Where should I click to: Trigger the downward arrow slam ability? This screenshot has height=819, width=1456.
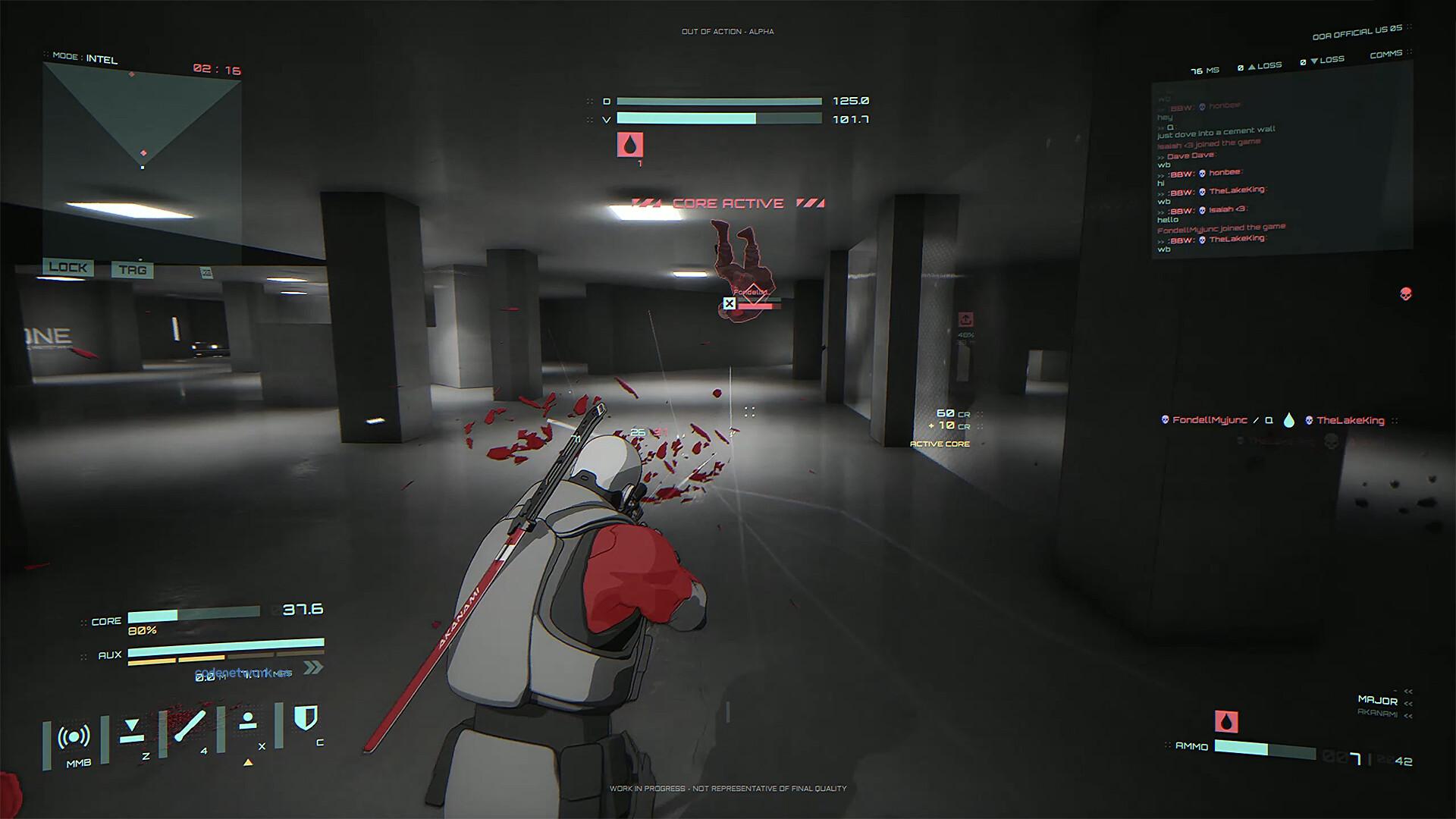coord(132,730)
